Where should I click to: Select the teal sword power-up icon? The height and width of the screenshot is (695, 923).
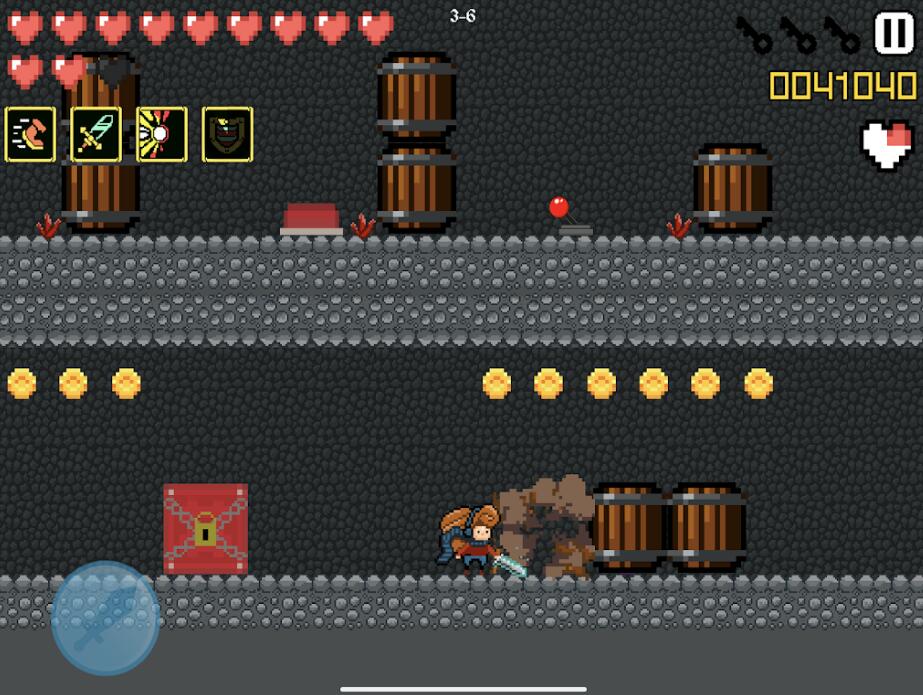(x=96, y=134)
